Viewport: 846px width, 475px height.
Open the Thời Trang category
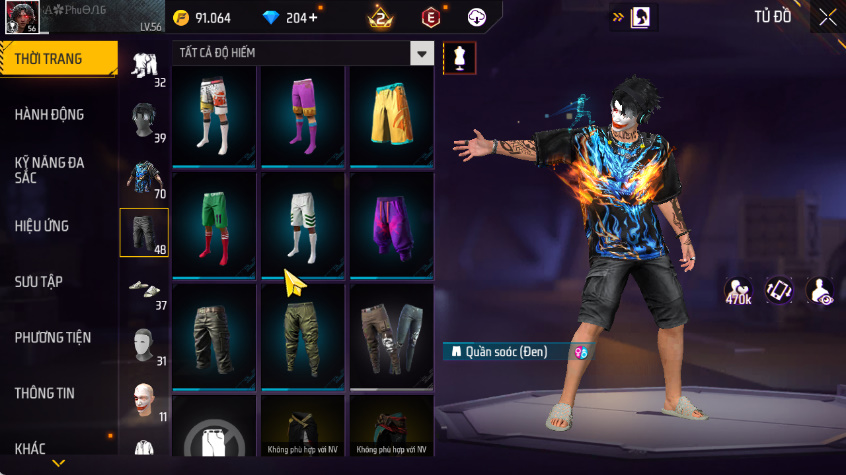[50, 59]
